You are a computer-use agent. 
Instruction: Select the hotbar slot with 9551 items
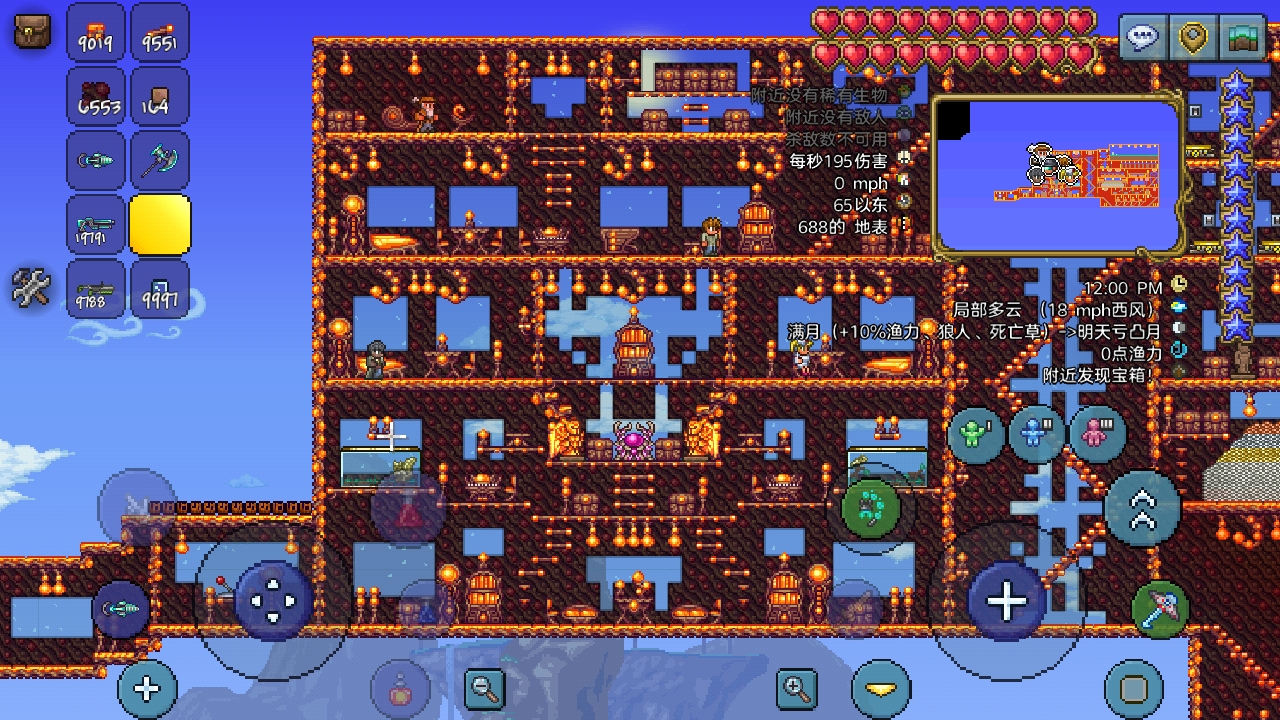click(x=160, y=33)
